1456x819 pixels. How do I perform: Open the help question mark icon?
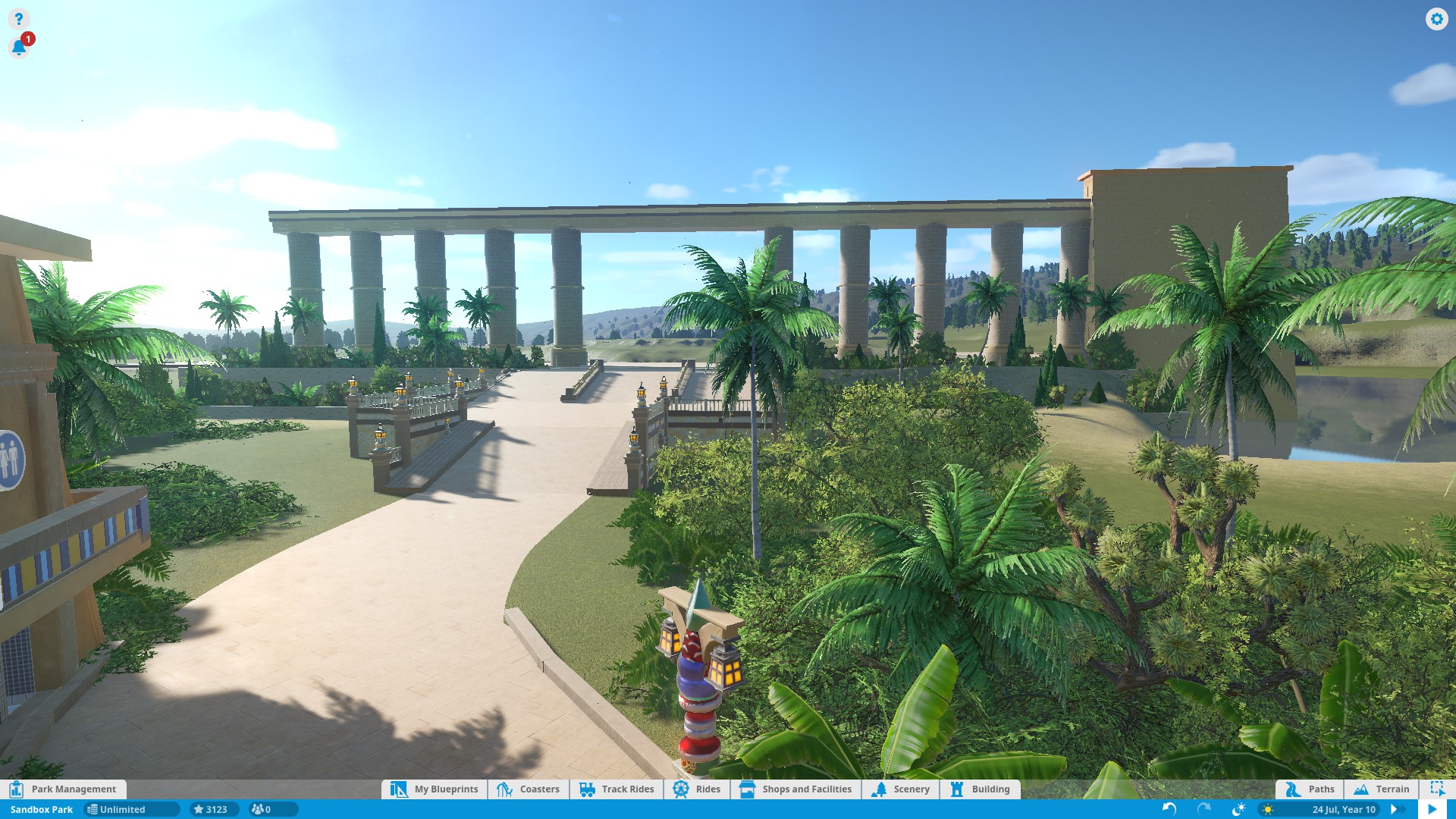pos(19,19)
